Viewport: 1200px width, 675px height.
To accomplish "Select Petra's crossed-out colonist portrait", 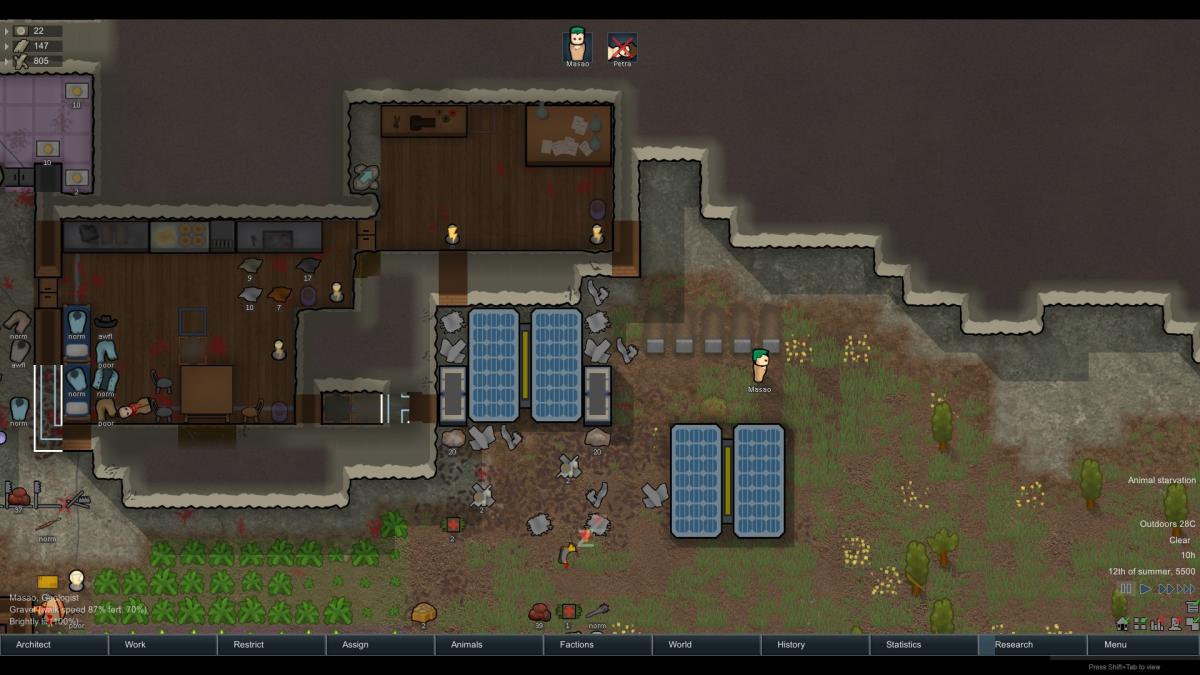I will click(622, 46).
